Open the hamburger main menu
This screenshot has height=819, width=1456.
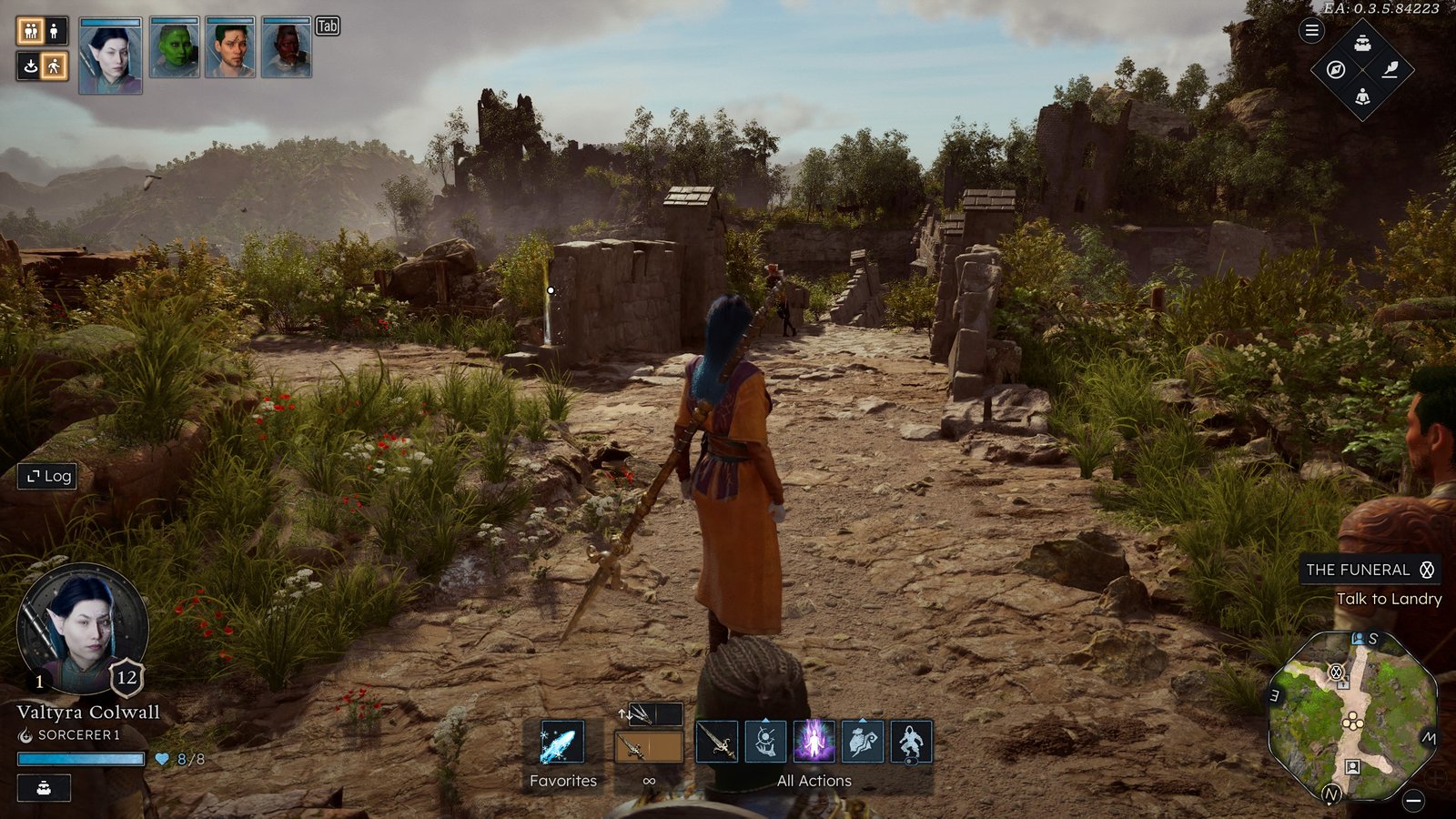pyautogui.click(x=1311, y=31)
